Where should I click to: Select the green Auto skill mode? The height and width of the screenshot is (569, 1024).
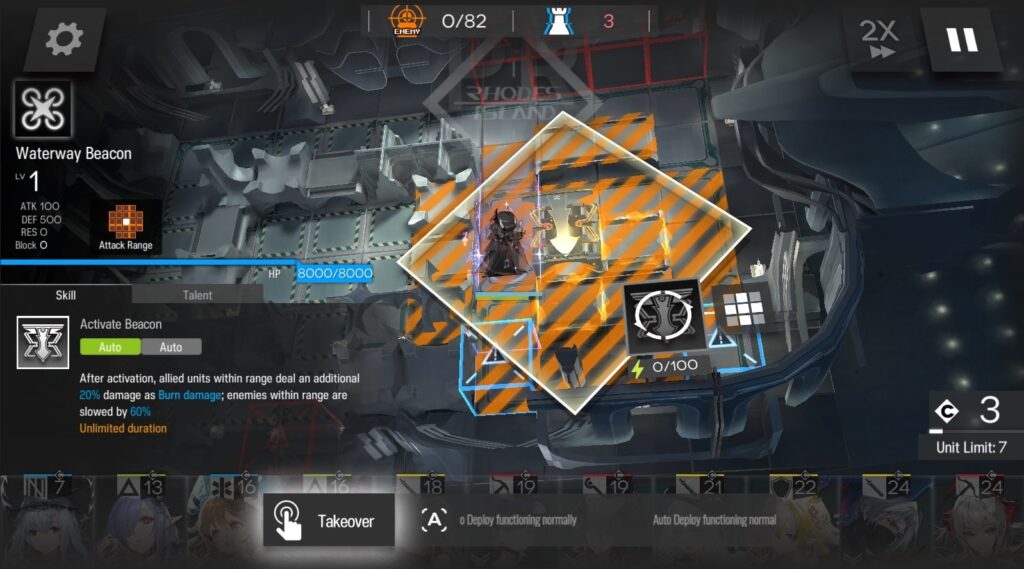coord(110,347)
